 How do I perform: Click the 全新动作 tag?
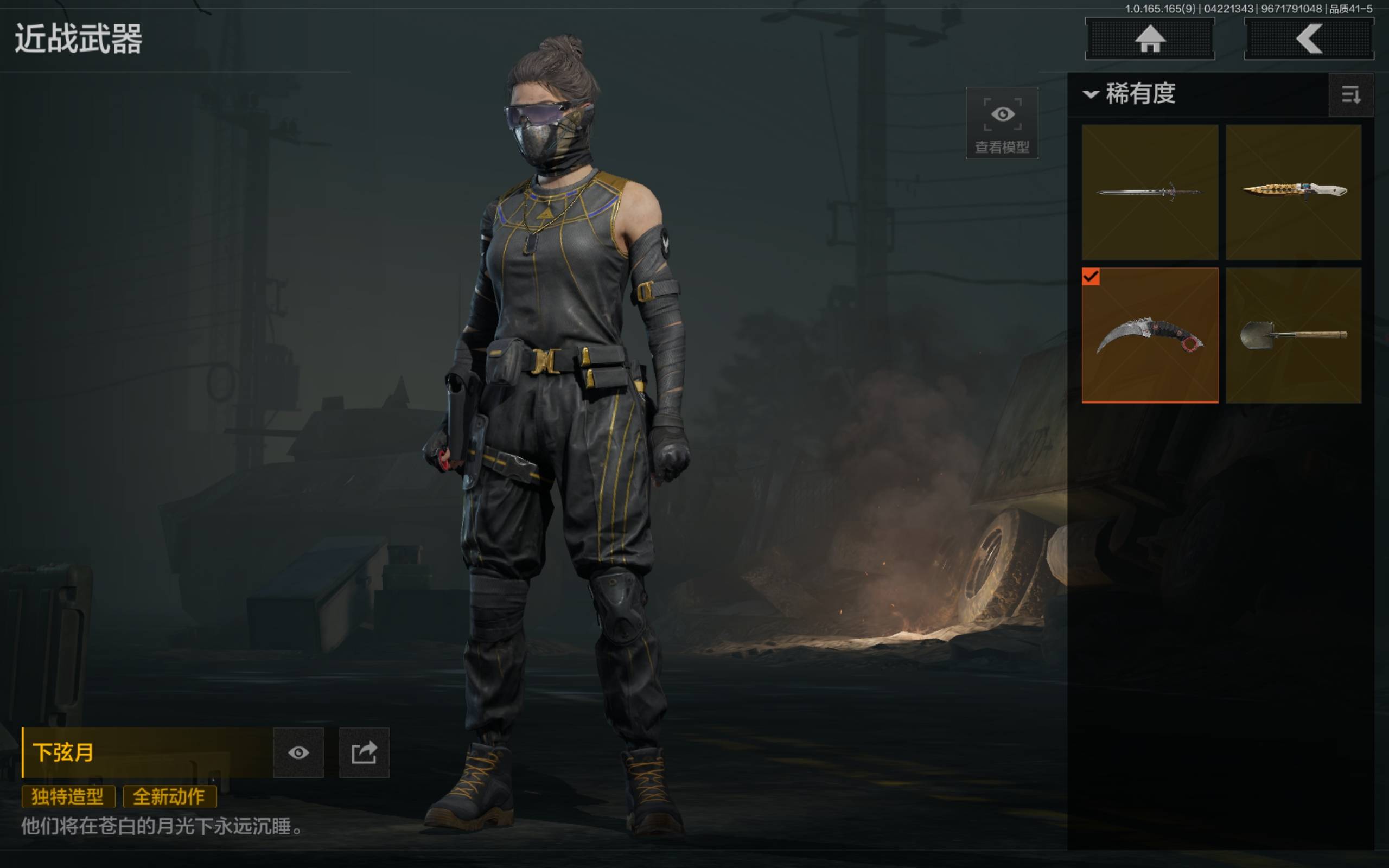[169, 796]
